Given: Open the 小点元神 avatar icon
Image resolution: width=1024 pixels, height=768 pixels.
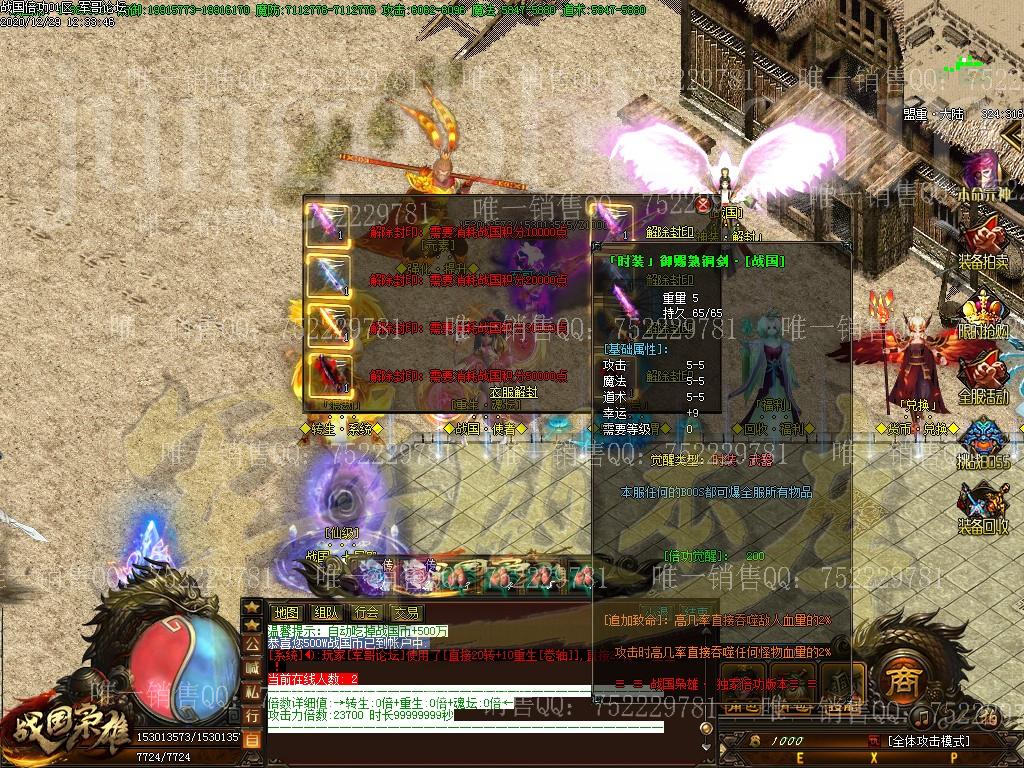Looking at the screenshot, I should click(x=984, y=175).
